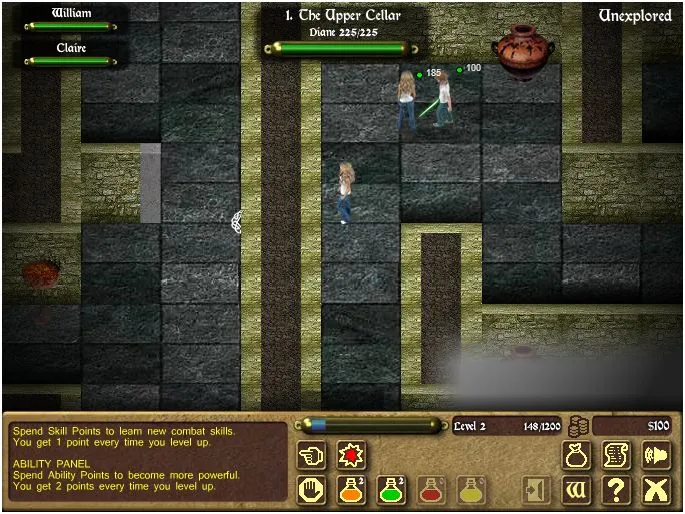
Task: Click the gold coins stack icon
Action: (x=577, y=426)
